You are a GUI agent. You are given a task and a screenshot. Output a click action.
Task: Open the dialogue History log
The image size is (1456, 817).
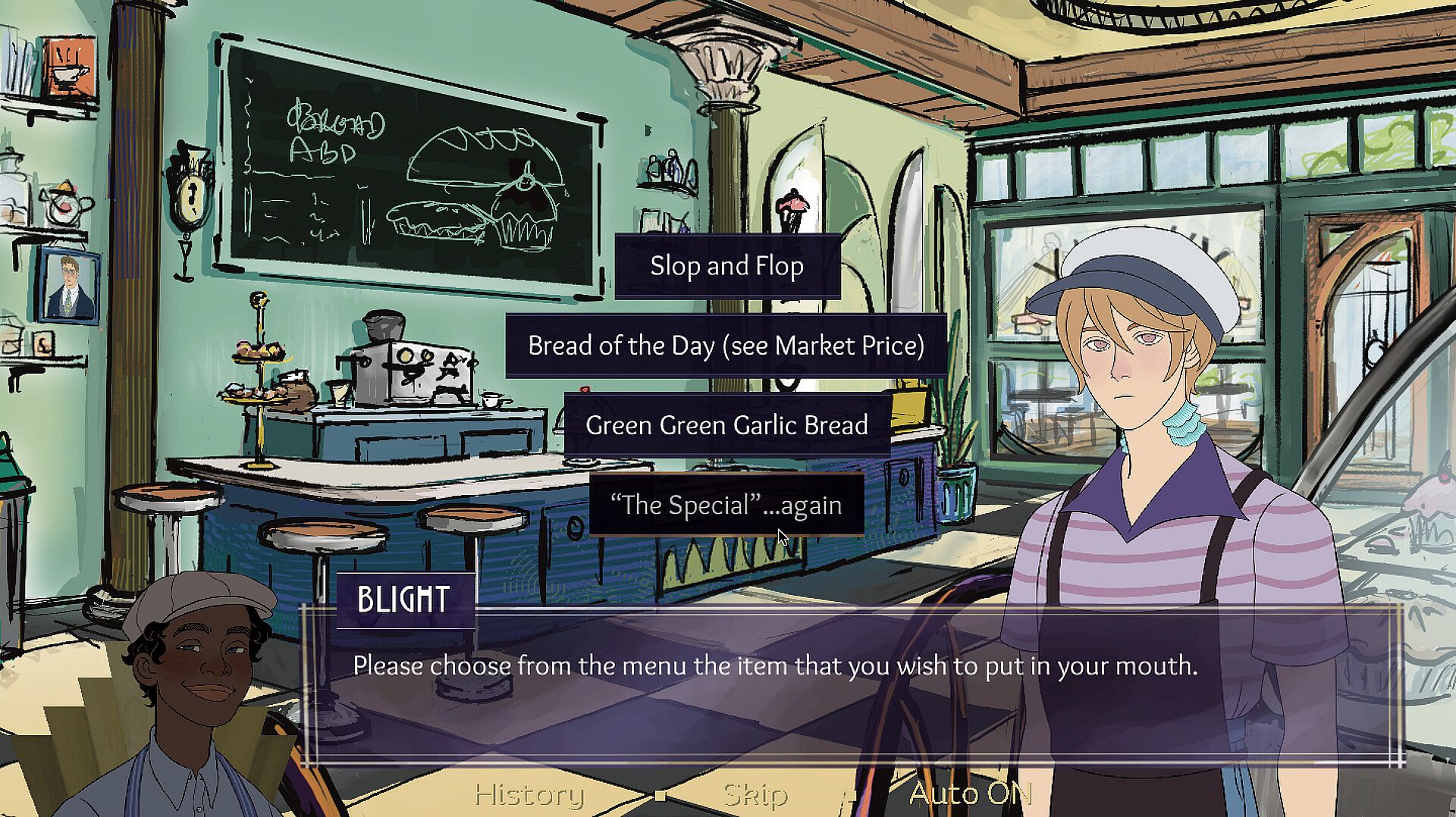[529, 794]
